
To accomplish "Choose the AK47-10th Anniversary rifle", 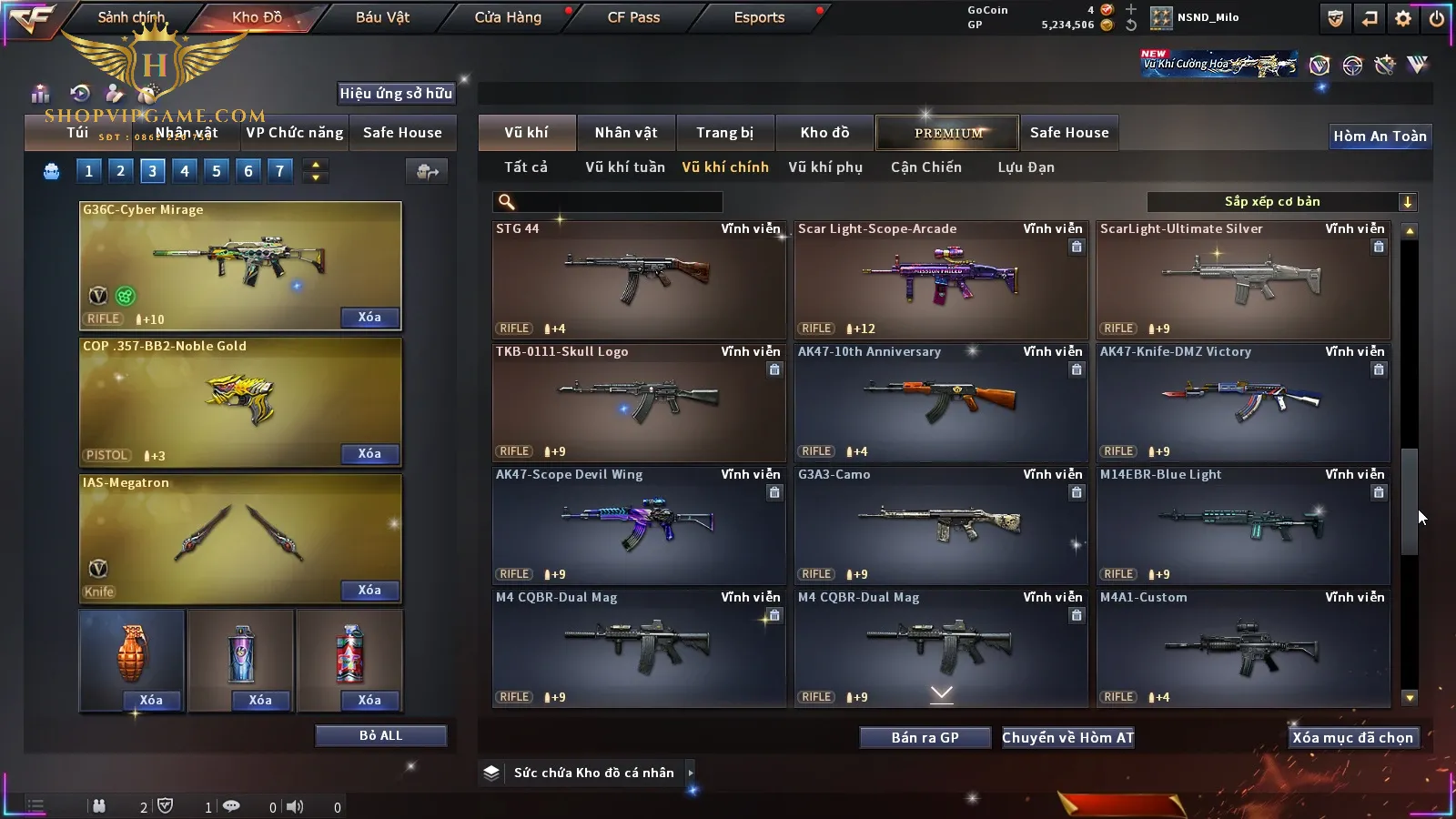I will 941,402.
